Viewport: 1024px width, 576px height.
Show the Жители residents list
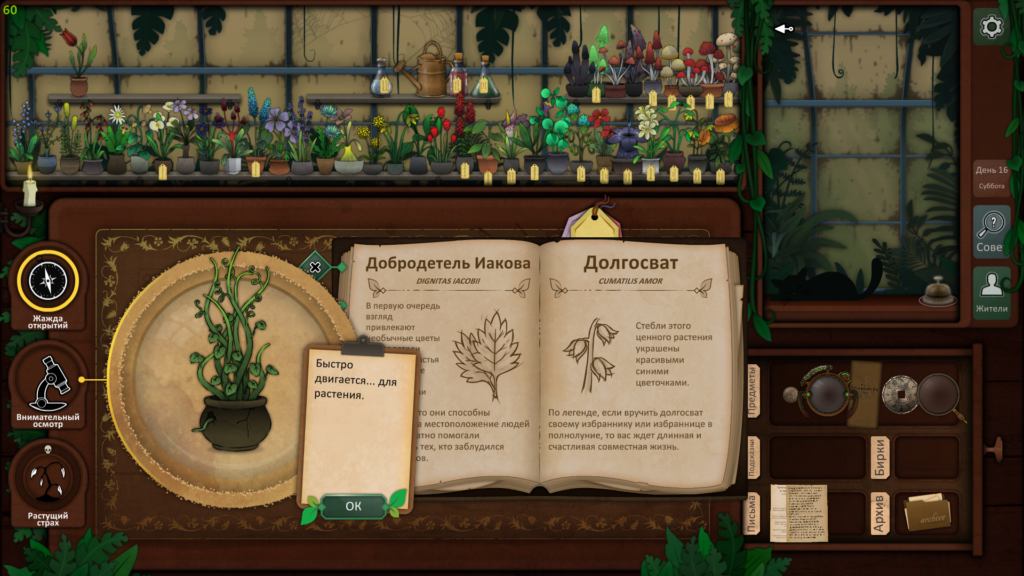tap(991, 292)
